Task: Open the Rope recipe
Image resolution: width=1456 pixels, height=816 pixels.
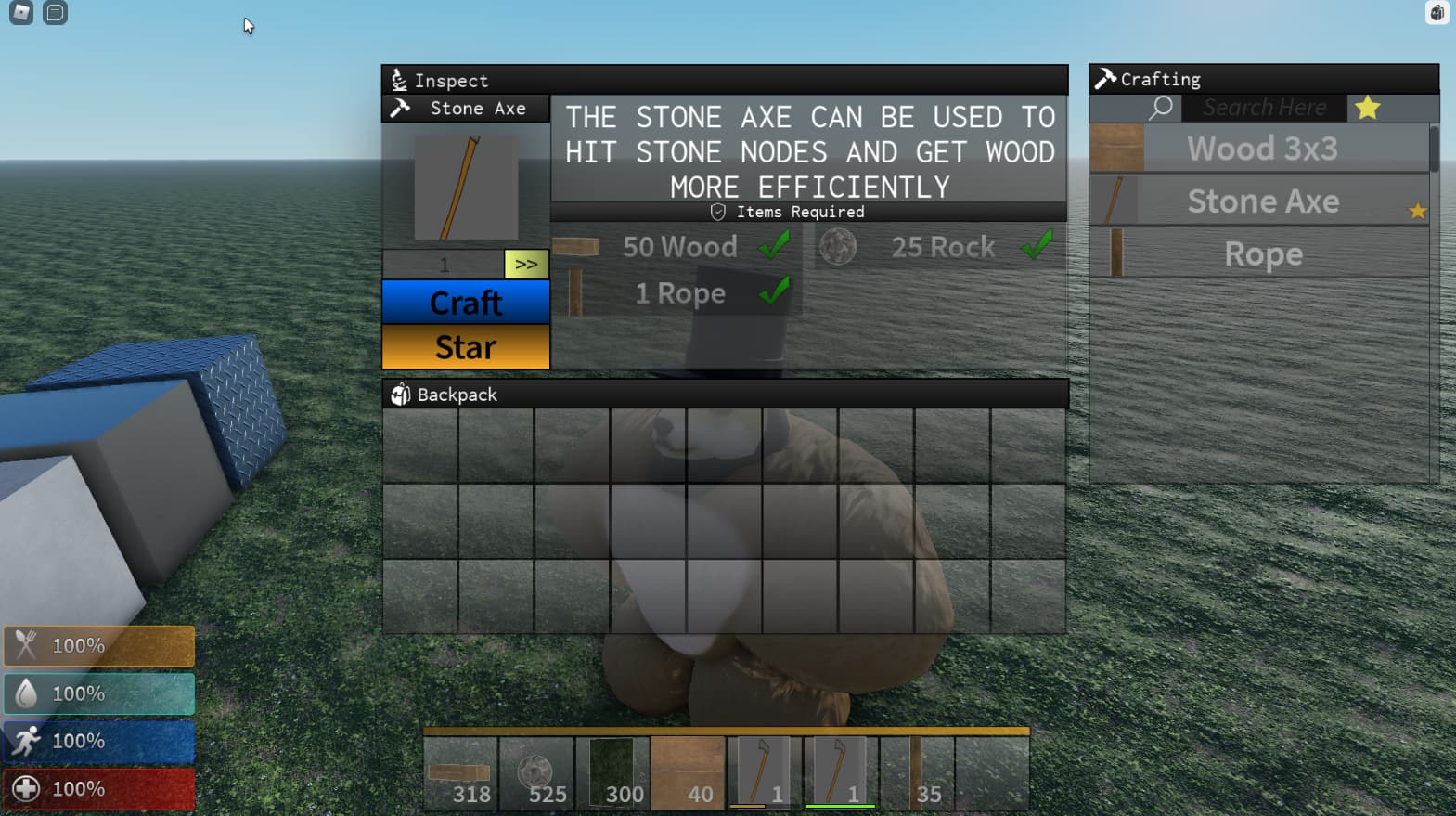Action: pyautogui.click(x=1261, y=253)
